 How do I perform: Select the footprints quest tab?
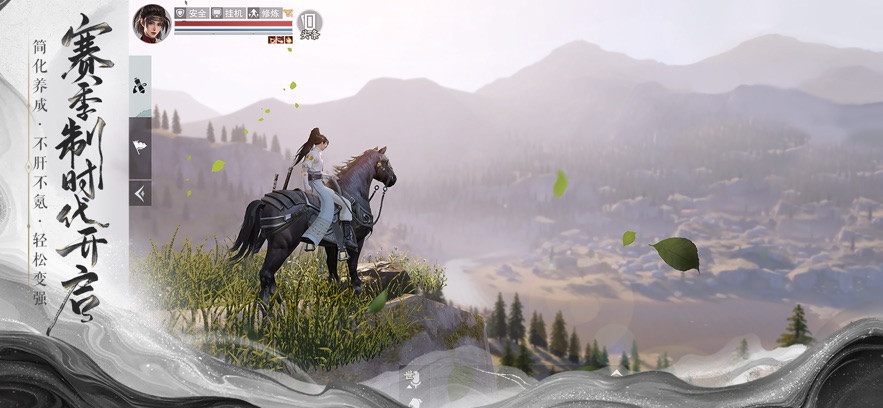click(140, 87)
